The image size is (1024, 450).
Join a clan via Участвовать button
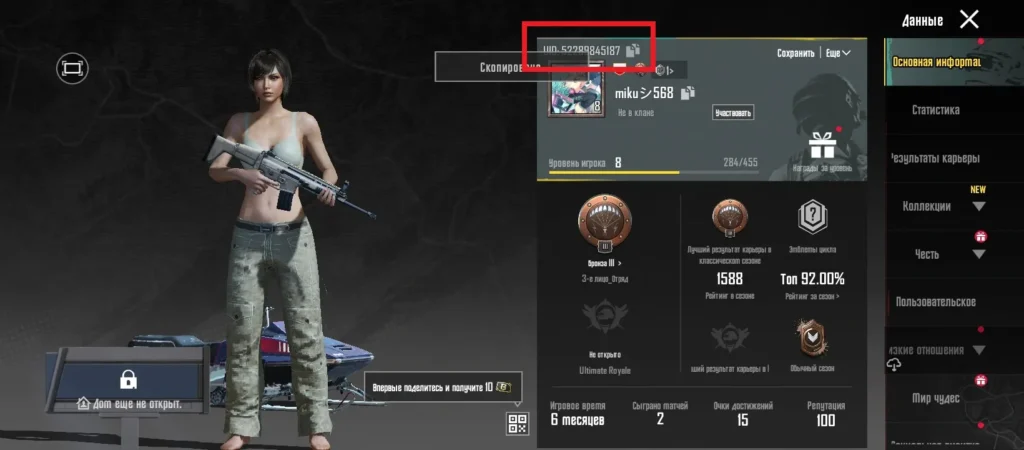(x=732, y=113)
